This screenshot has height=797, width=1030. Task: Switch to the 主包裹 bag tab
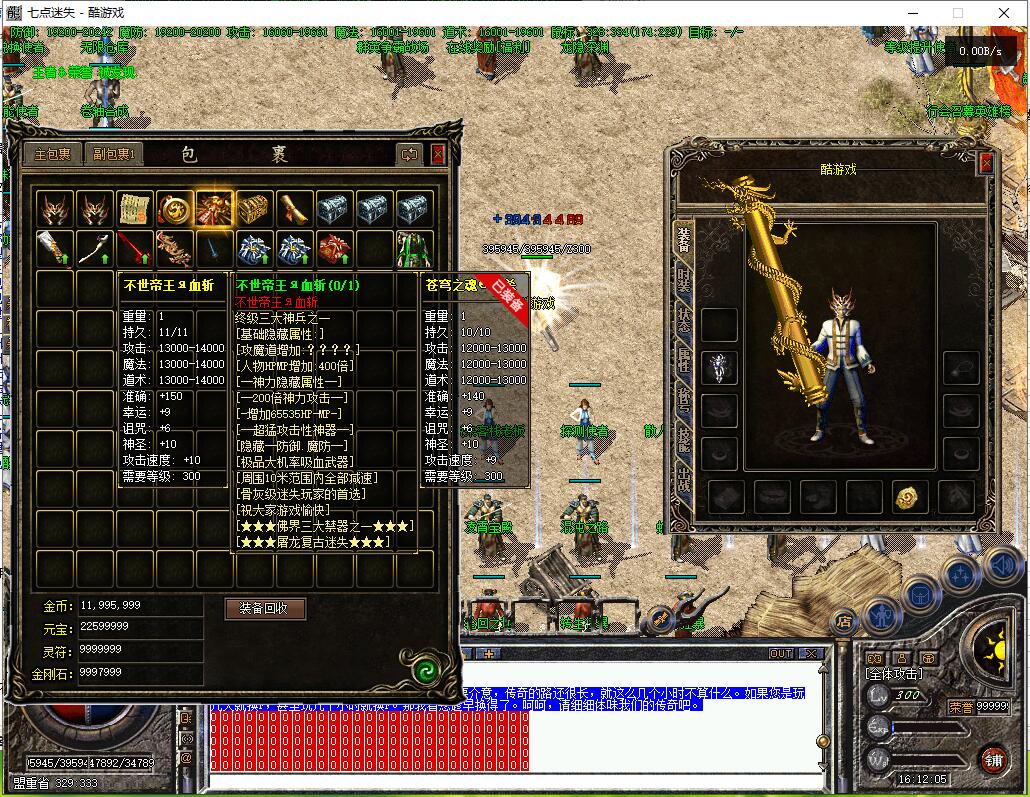(x=53, y=154)
